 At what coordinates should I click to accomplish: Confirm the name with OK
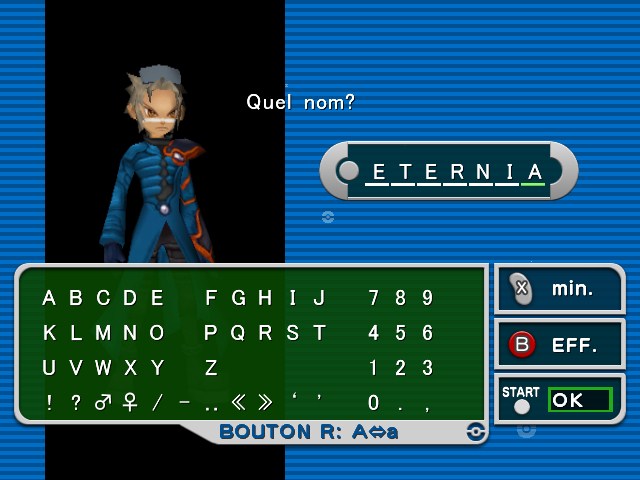[x=579, y=400]
